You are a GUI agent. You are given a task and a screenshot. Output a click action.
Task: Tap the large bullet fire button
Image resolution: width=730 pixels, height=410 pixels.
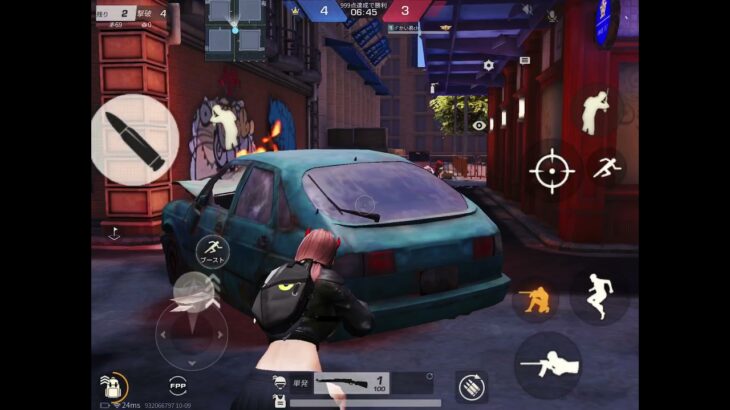coord(135,140)
